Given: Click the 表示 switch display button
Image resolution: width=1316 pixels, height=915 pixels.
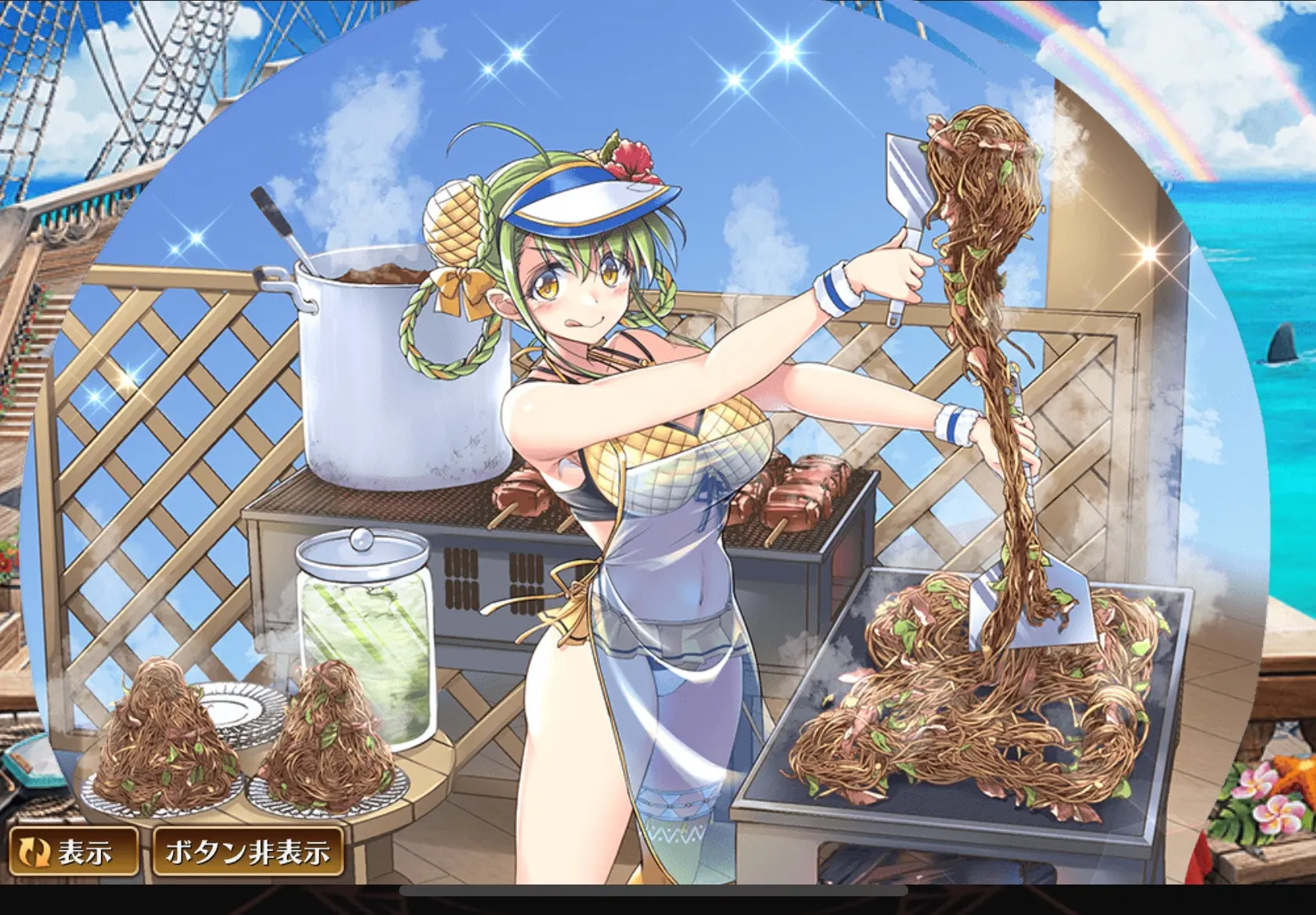Looking at the screenshot, I should pos(73,852).
